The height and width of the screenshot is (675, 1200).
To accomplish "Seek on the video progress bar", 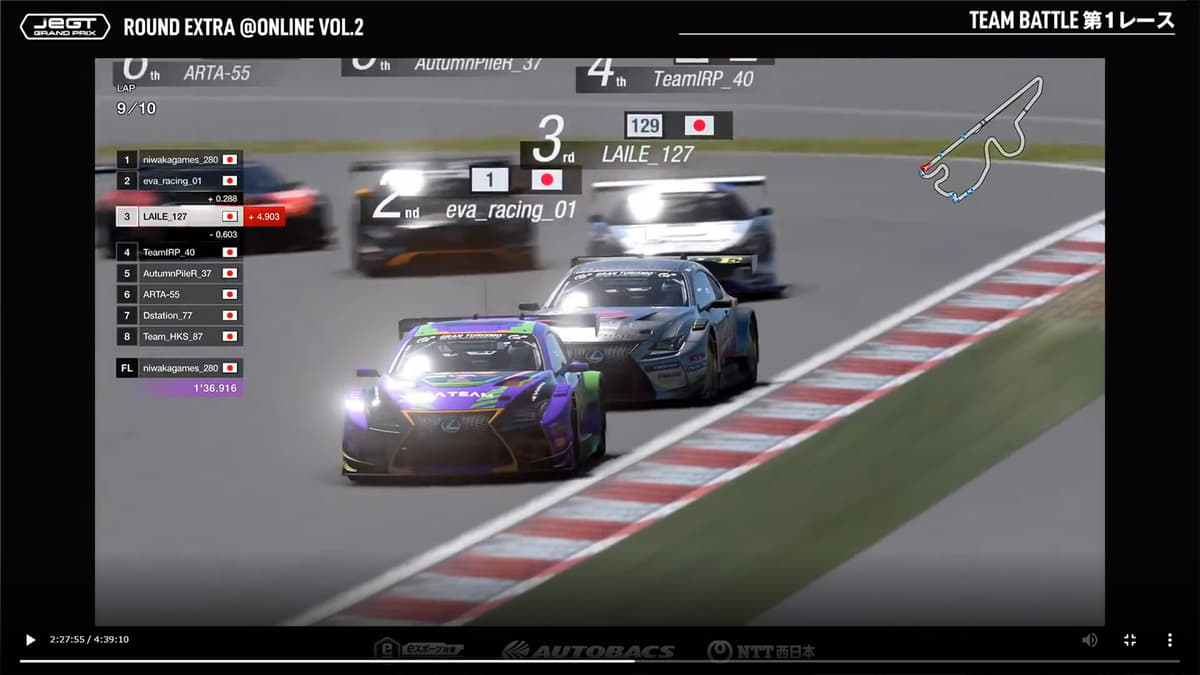I will point(600,660).
